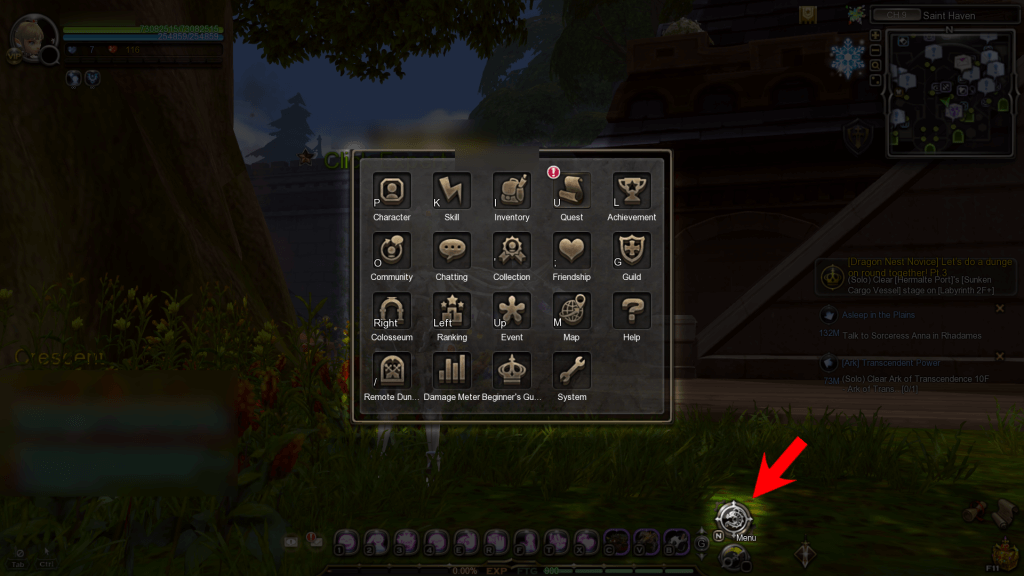Viewport: 1024px width, 576px height.
Task: Open the Character menu entry
Action: tap(391, 190)
